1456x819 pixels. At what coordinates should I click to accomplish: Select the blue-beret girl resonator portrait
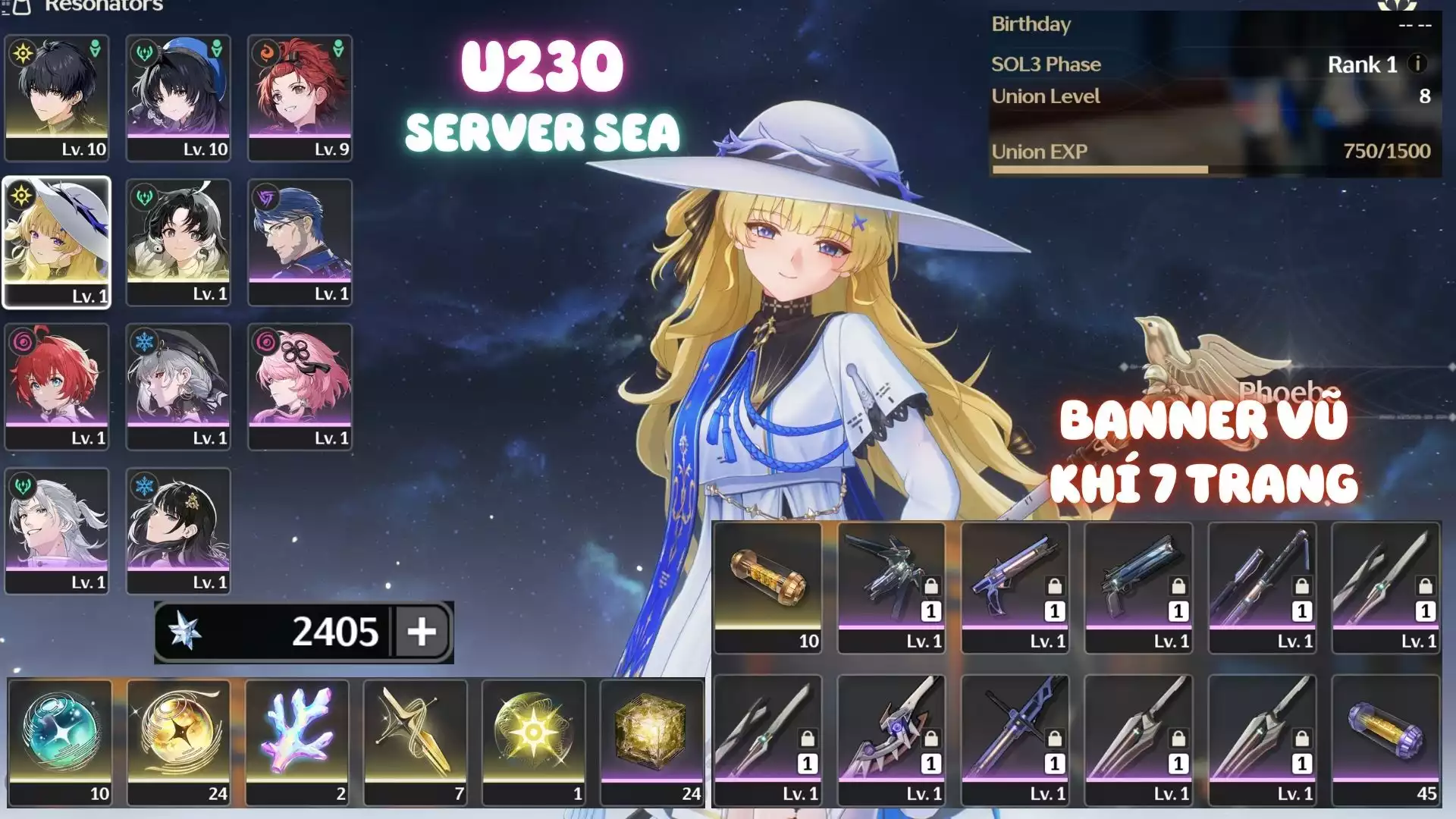pos(178,97)
